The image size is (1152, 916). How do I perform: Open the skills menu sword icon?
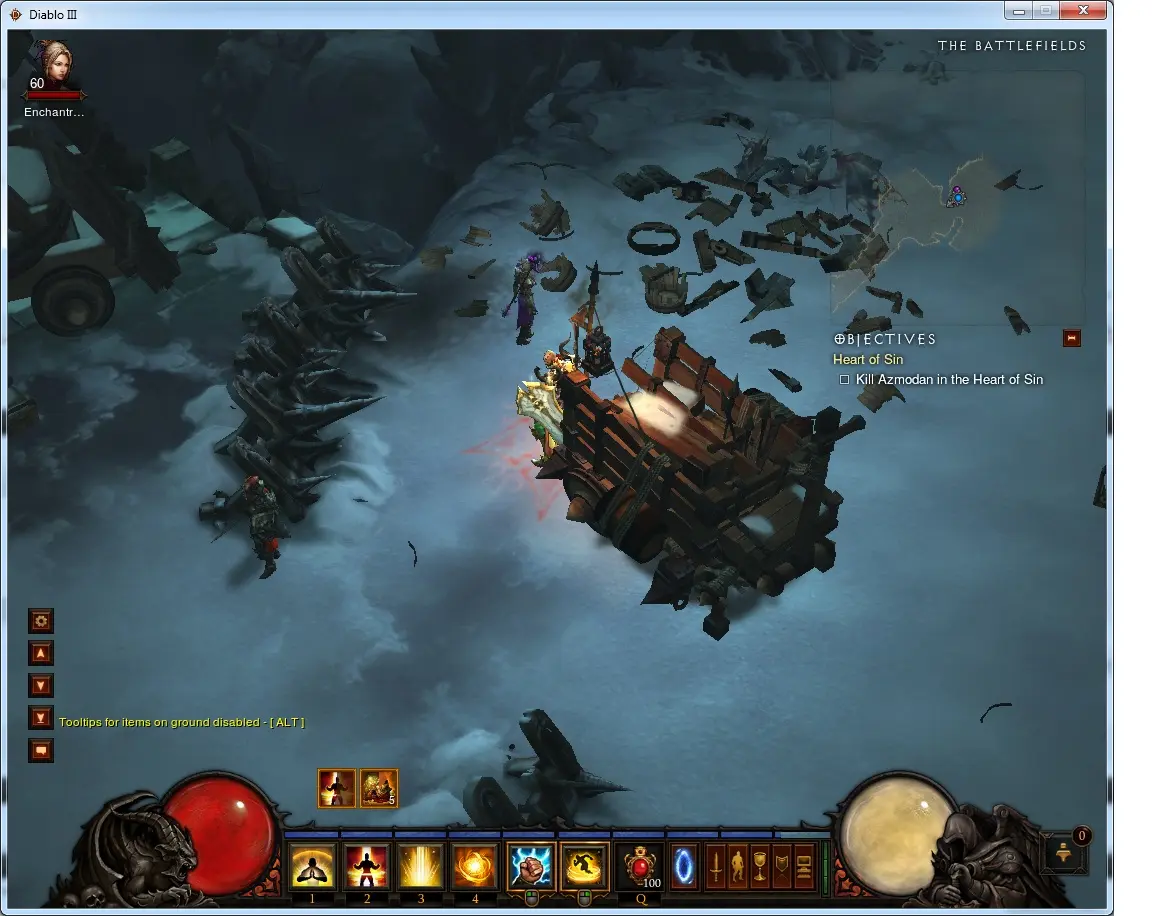click(715, 866)
